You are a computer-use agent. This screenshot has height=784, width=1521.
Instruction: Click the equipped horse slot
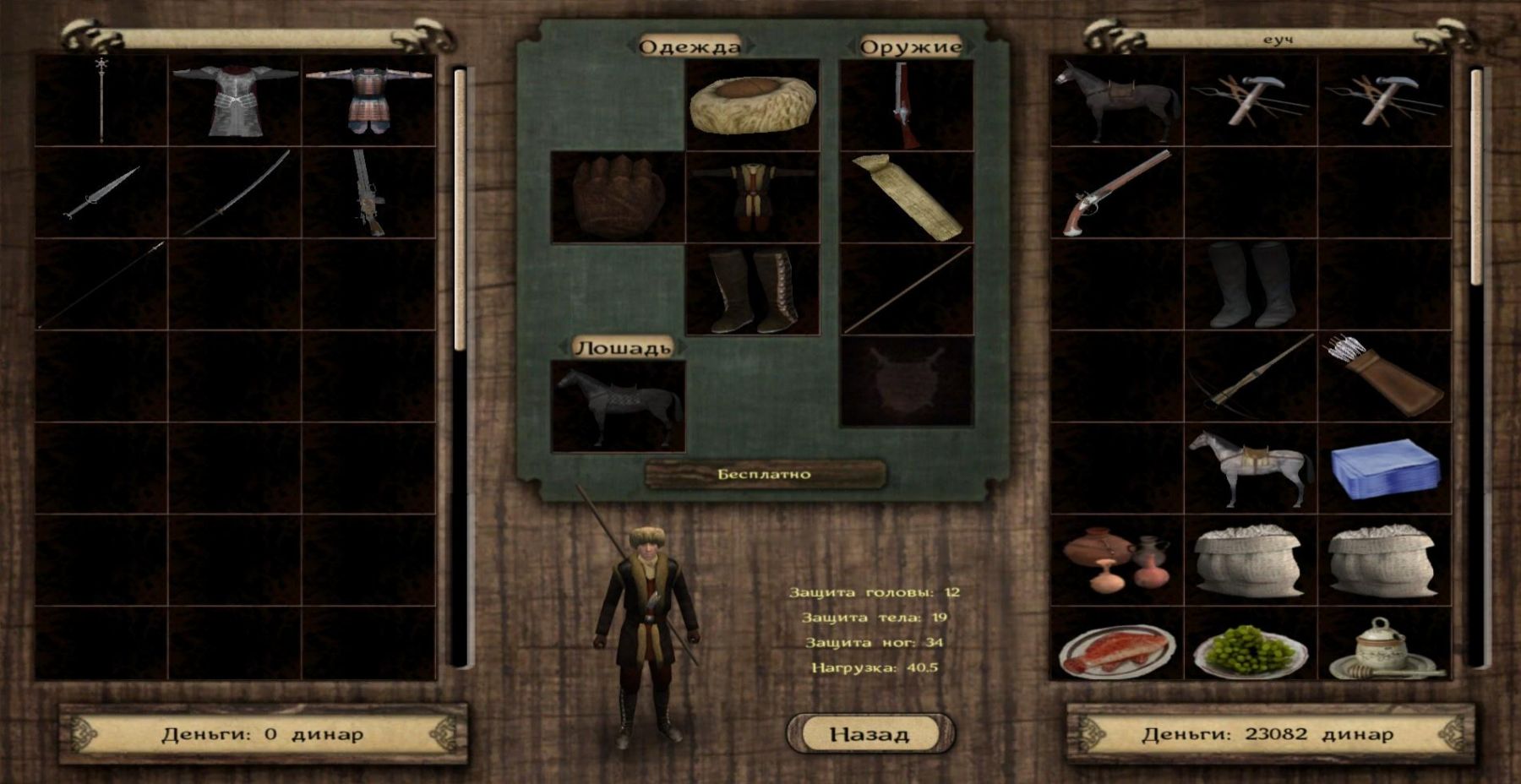coord(617,406)
